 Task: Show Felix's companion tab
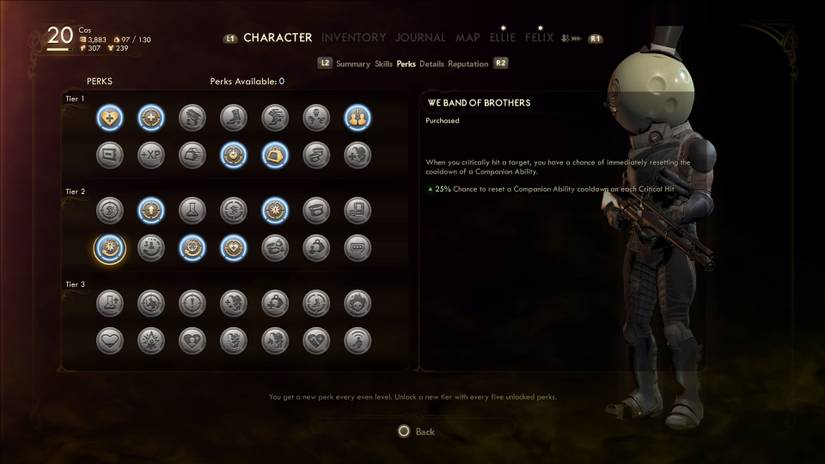[x=539, y=38]
